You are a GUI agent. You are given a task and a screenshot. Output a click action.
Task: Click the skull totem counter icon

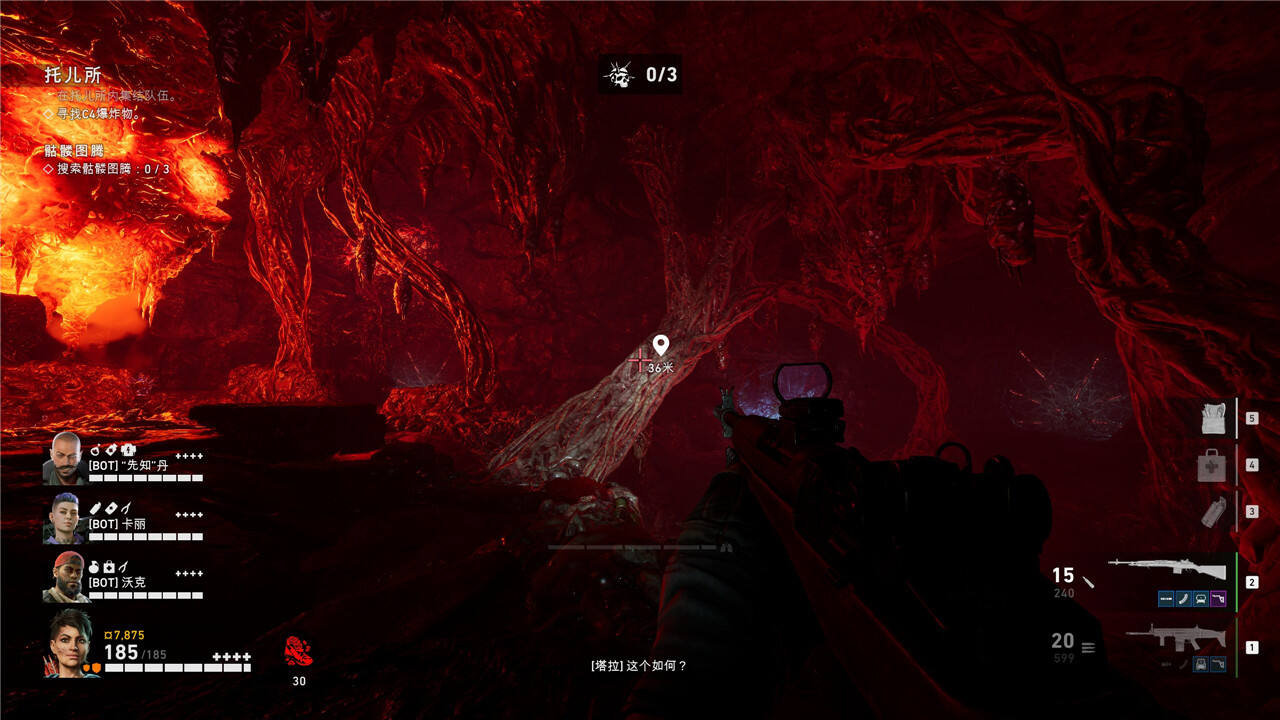point(620,74)
